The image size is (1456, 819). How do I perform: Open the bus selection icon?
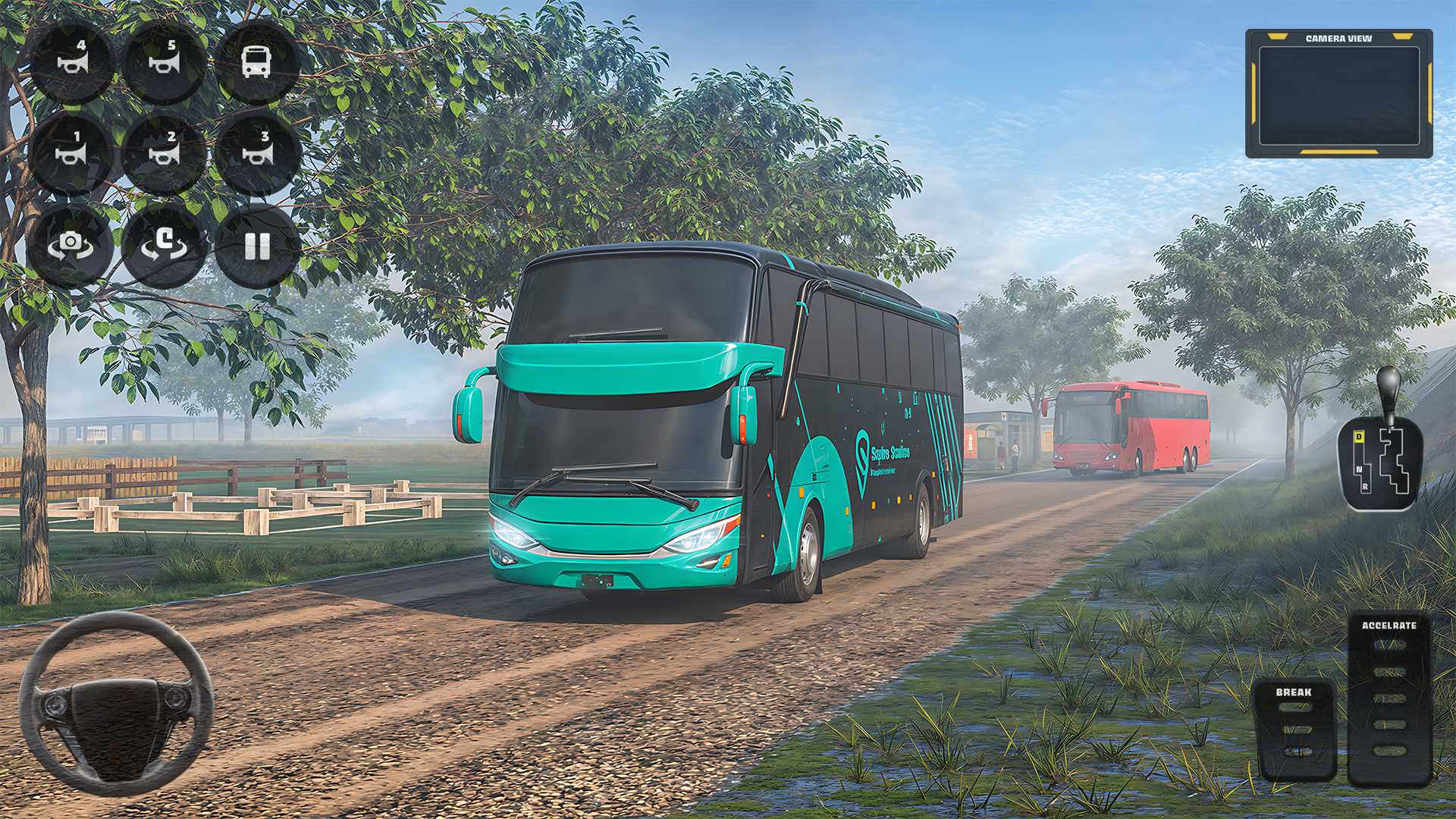(x=256, y=62)
